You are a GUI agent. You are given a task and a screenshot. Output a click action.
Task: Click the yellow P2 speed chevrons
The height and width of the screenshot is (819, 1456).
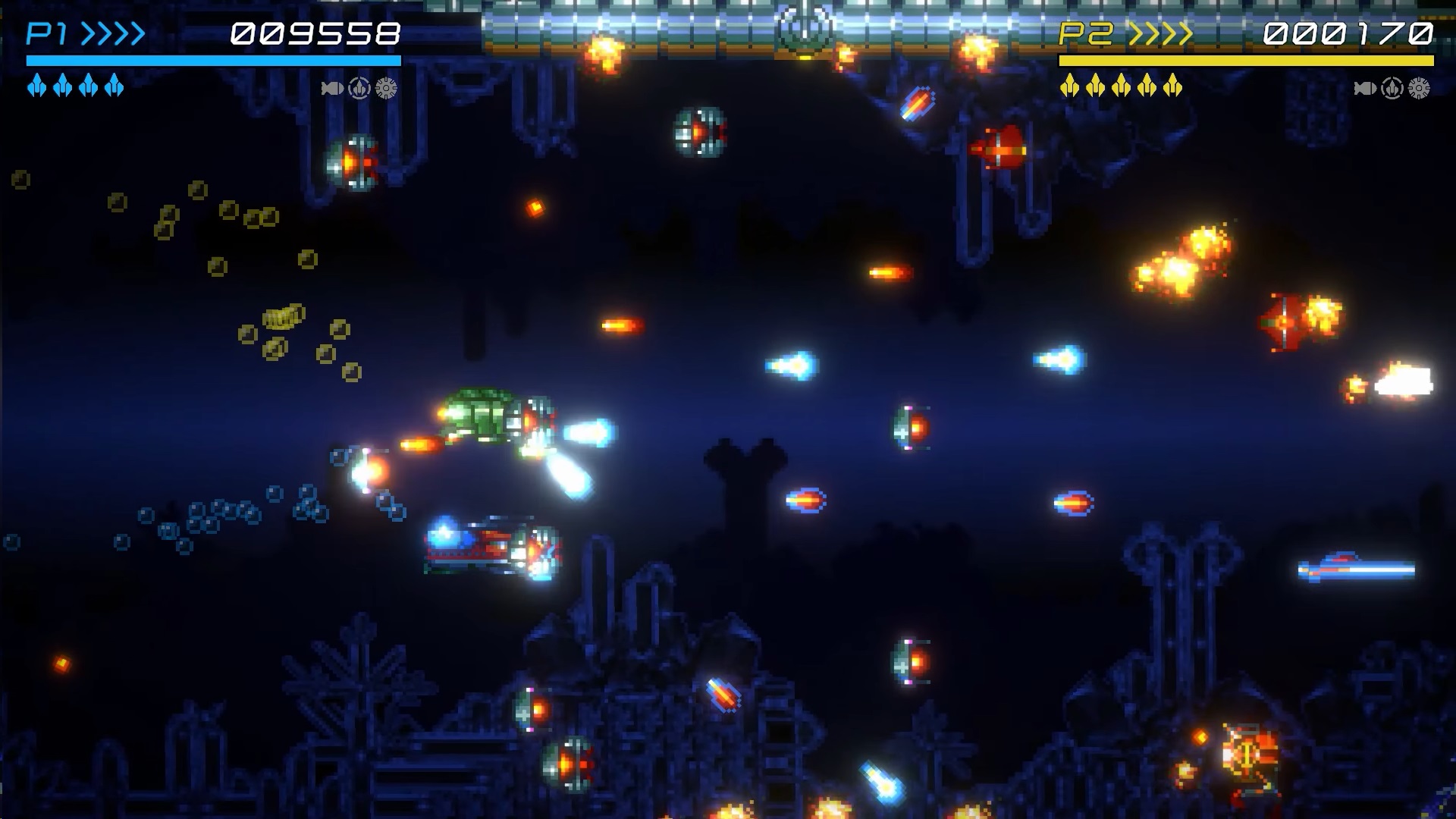[x=1160, y=34]
